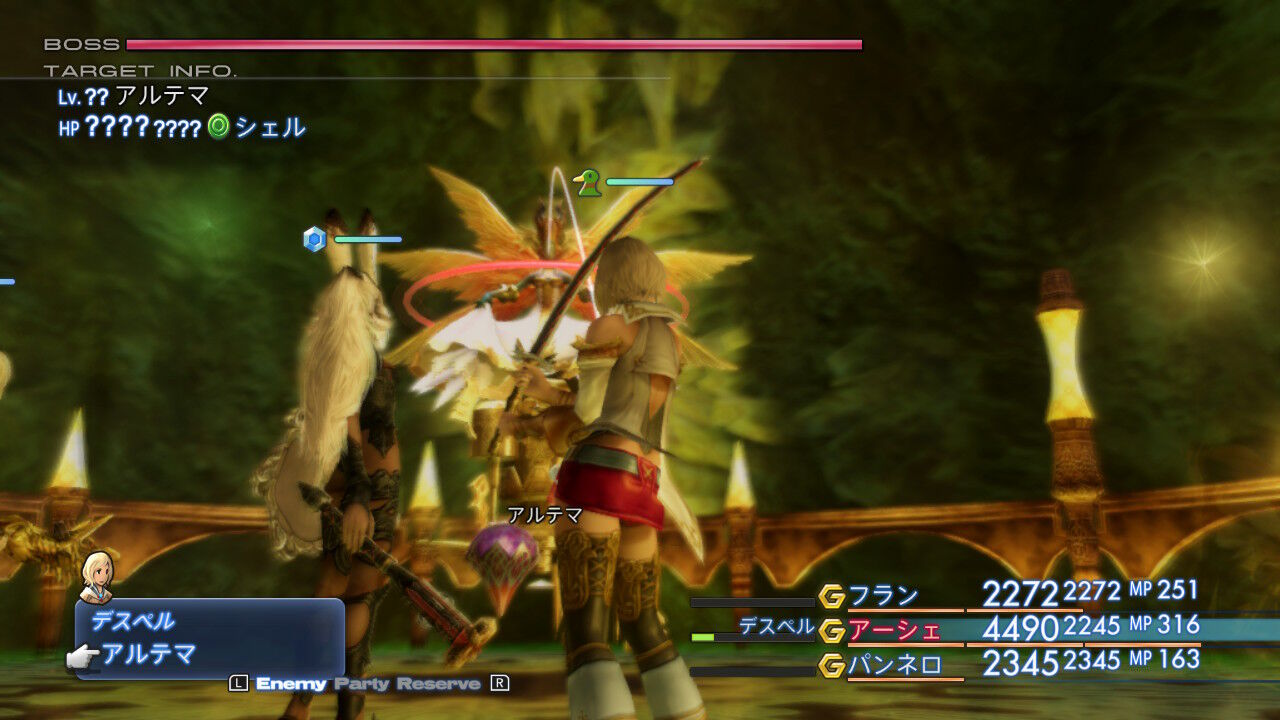Select the green status icon above the Esper

[x=589, y=182]
